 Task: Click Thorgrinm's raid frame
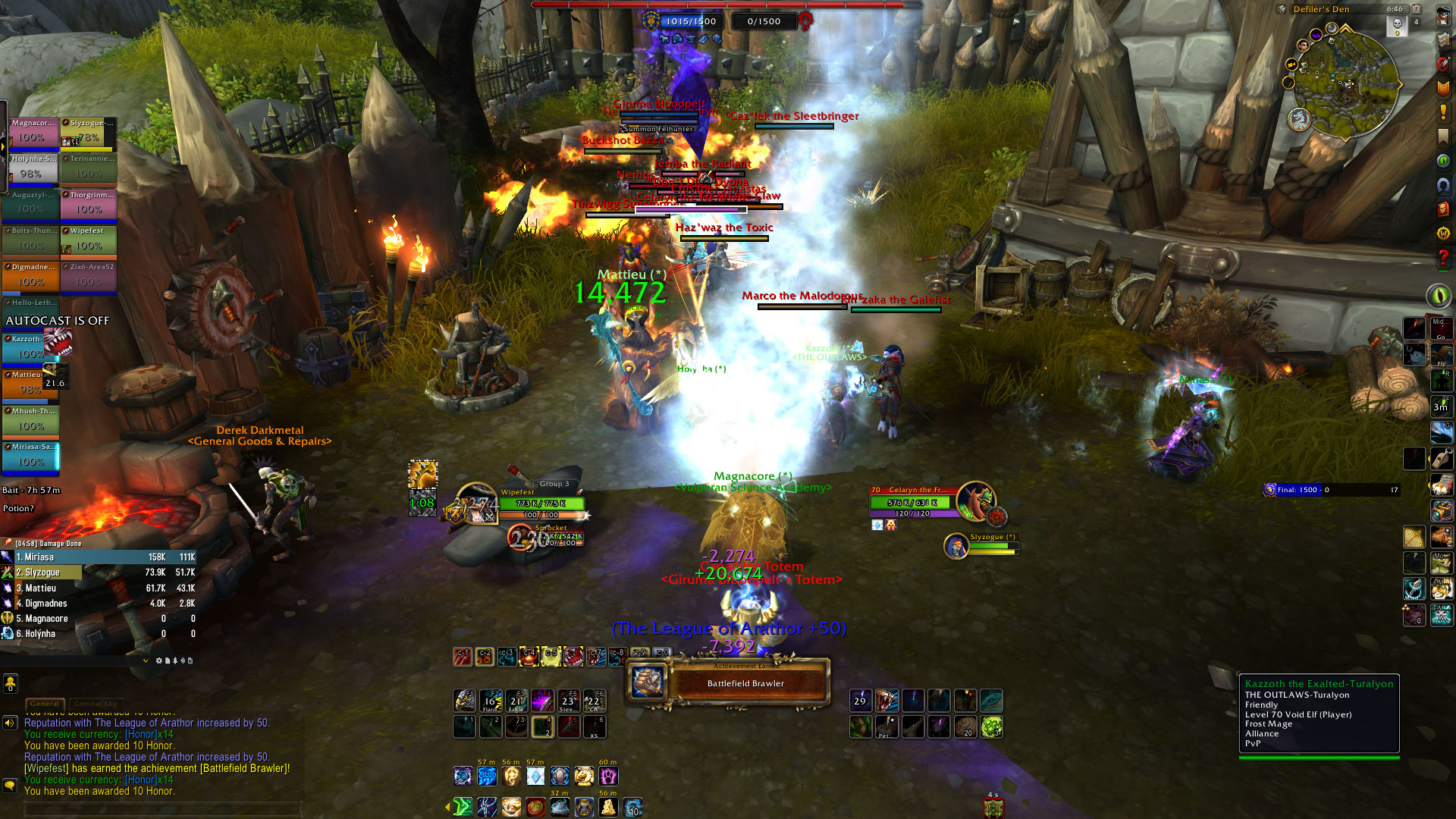pos(89,204)
